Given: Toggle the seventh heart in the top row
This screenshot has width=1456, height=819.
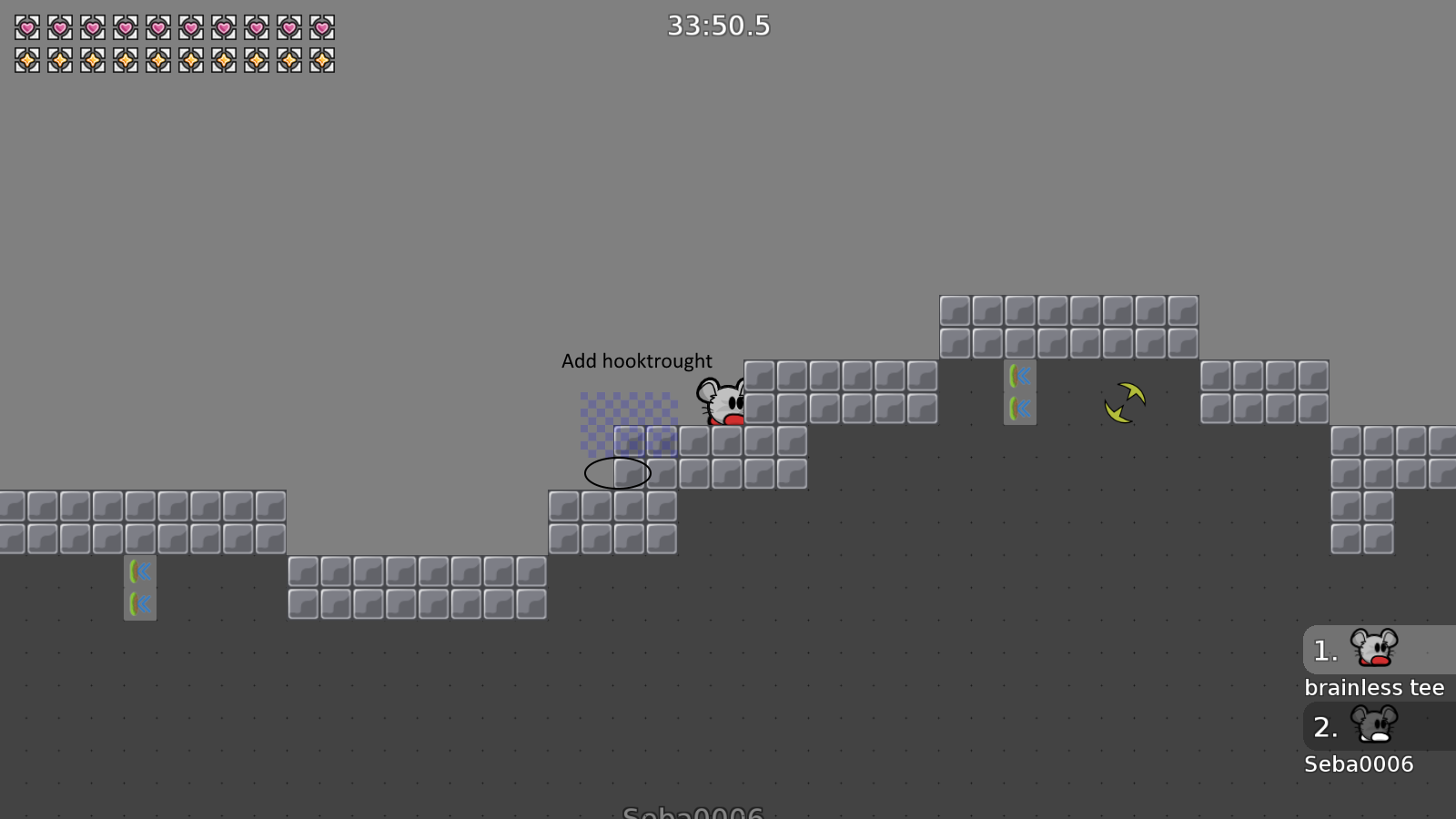Looking at the screenshot, I should (x=224, y=27).
